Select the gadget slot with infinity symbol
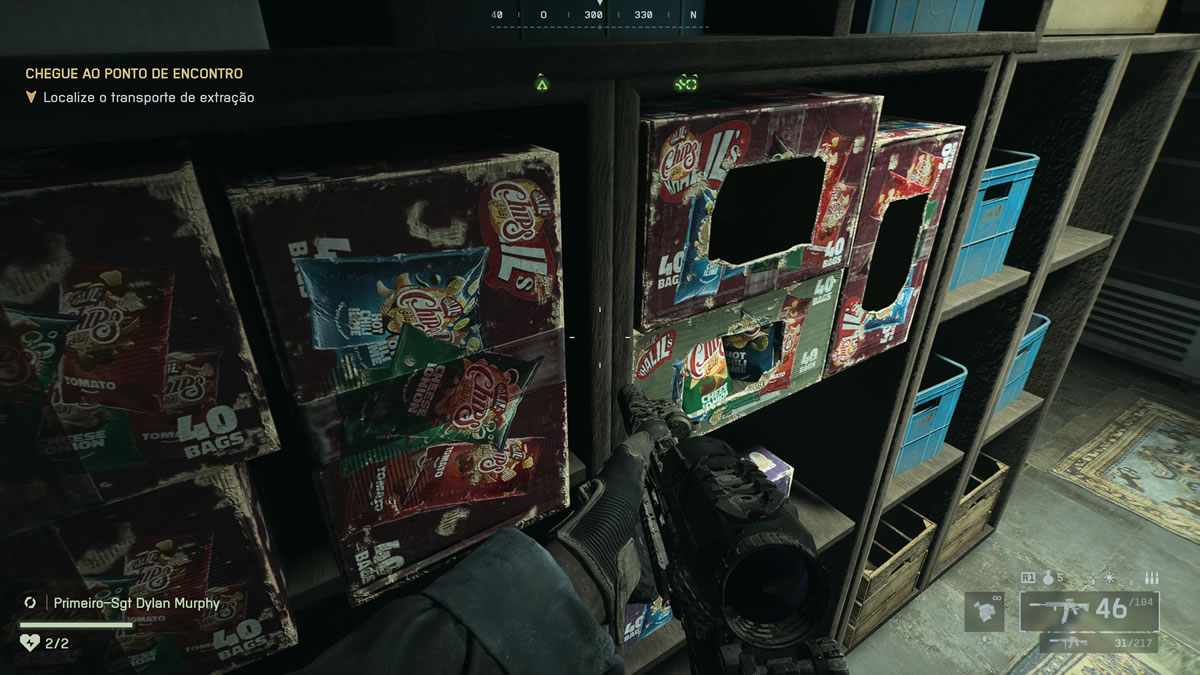 pyautogui.click(x=983, y=611)
